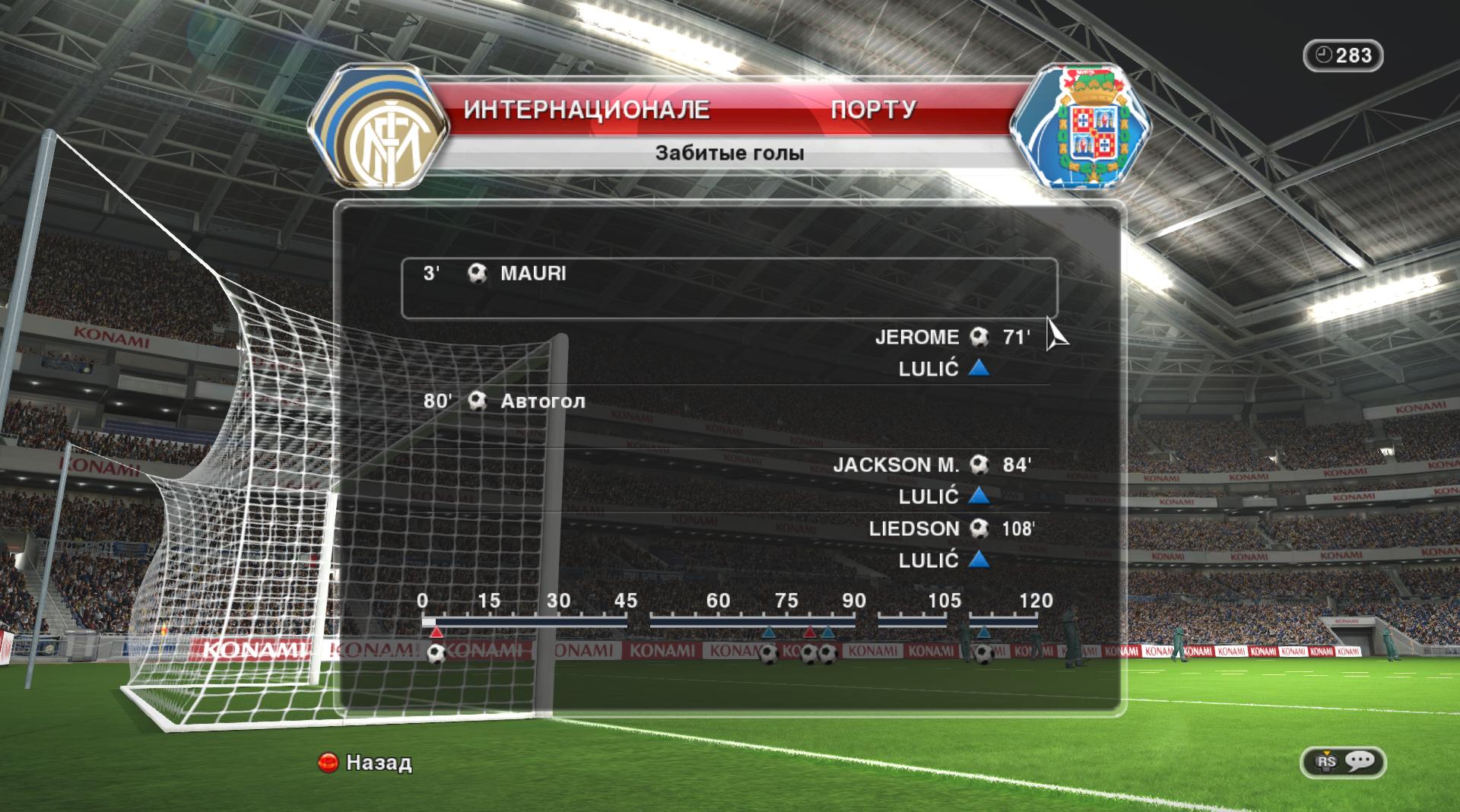
Task: Select the LIEDSON 108' goal row
Action: 951,528
